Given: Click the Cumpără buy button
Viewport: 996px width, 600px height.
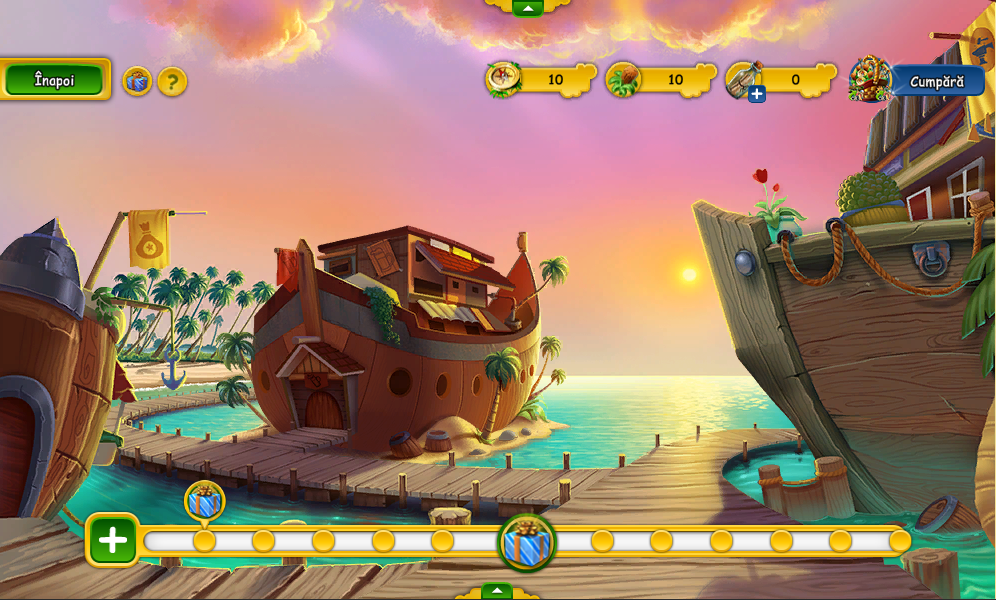Looking at the screenshot, I should pos(937,81).
